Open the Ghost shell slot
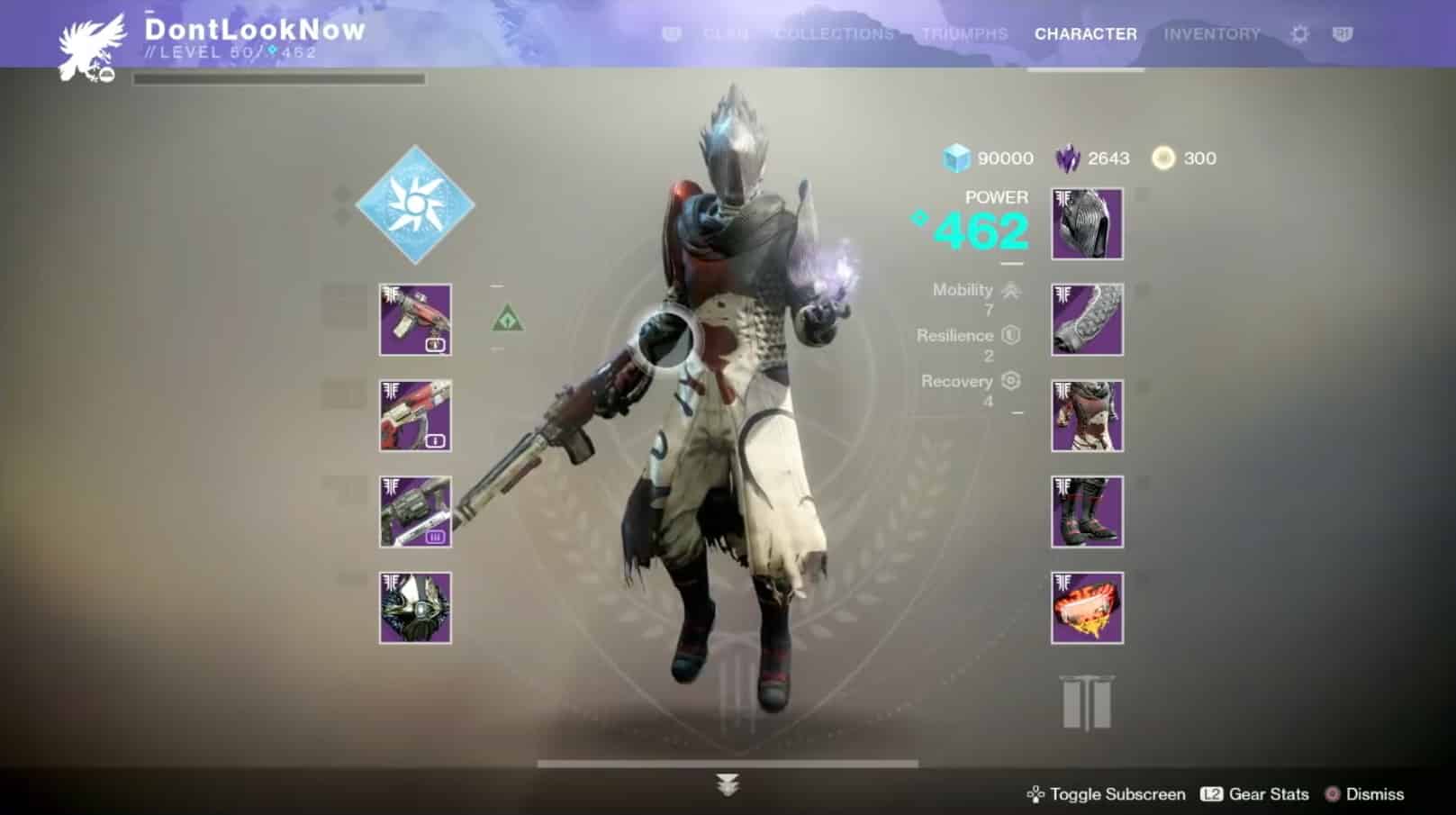The image size is (1456, 815). click(x=415, y=608)
